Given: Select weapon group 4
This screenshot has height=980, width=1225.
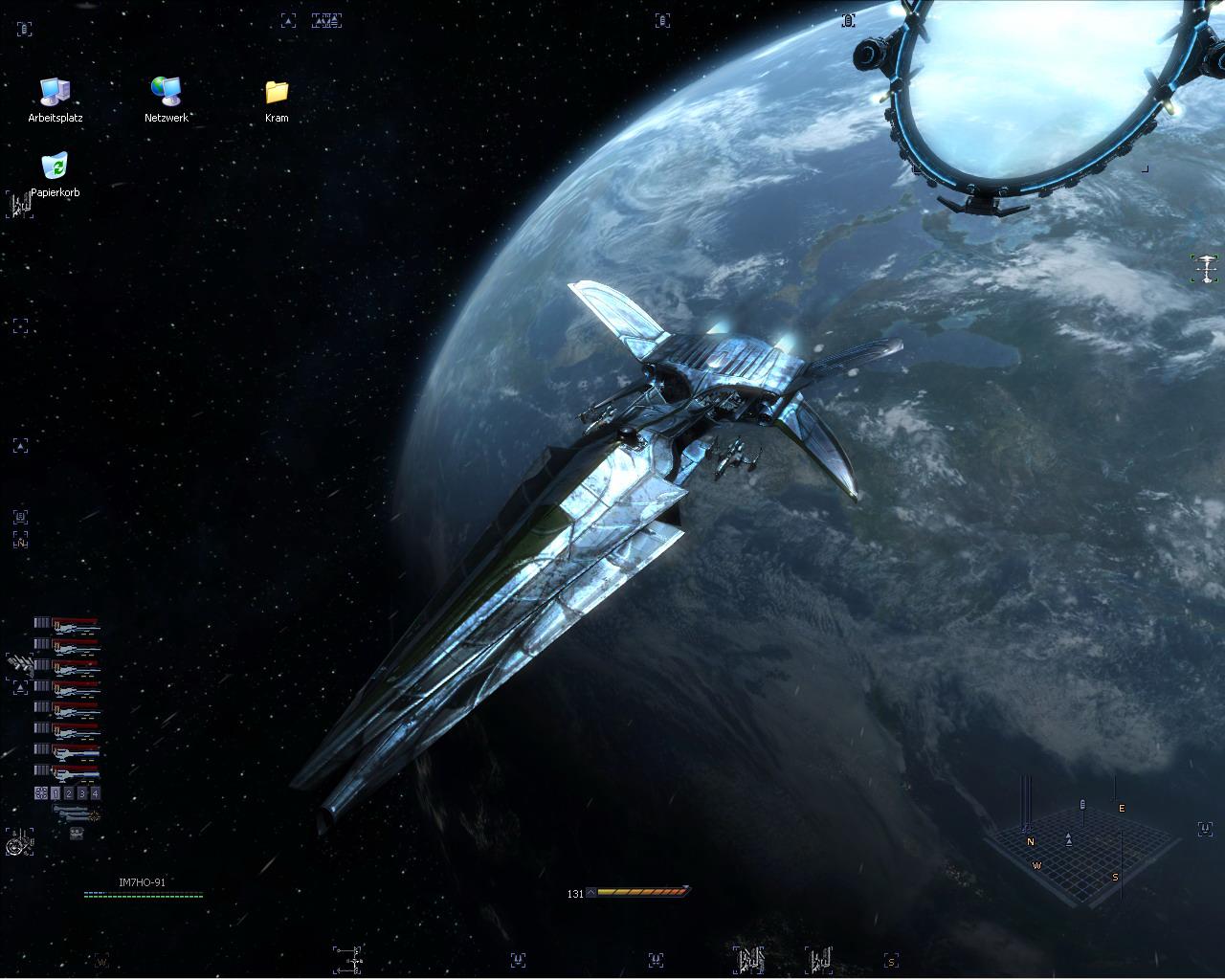Looking at the screenshot, I should click(95, 793).
